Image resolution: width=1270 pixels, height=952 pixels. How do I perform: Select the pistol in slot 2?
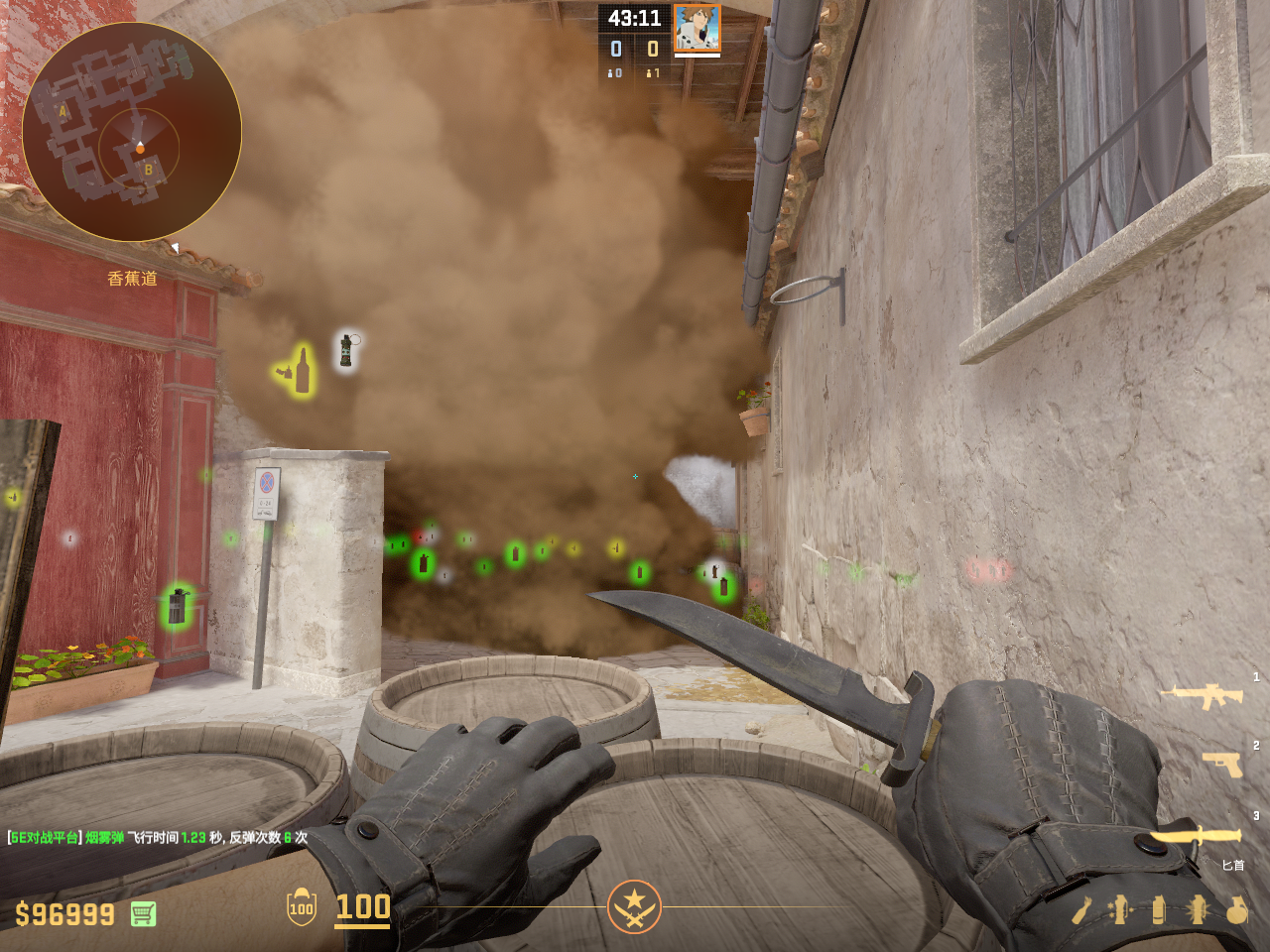[x=1222, y=764]
